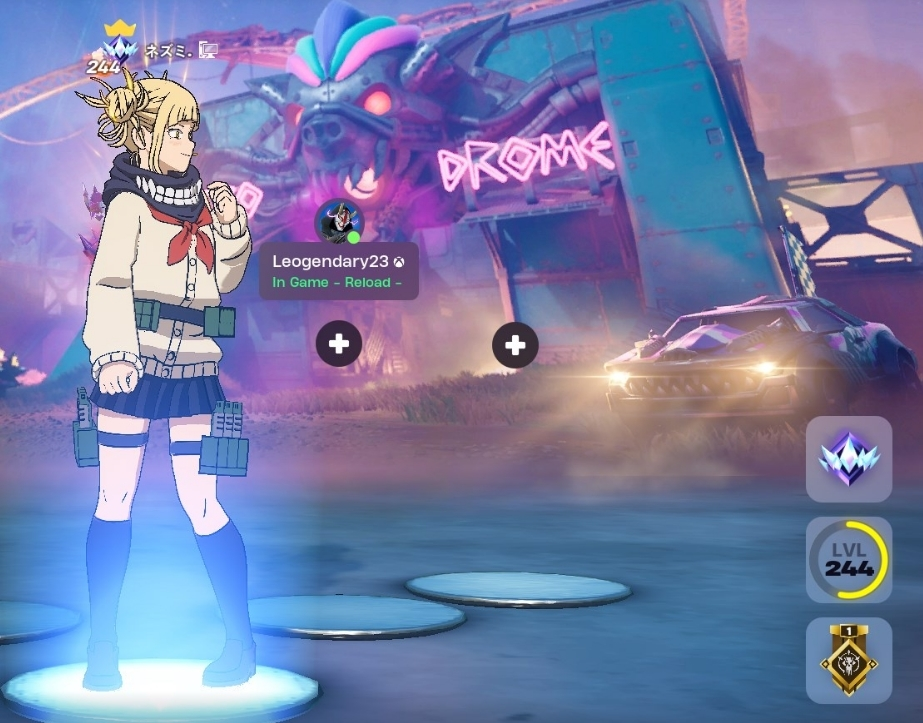
Task: Open Leogendary23's friend avatar
Action: [x=338, y=221]
